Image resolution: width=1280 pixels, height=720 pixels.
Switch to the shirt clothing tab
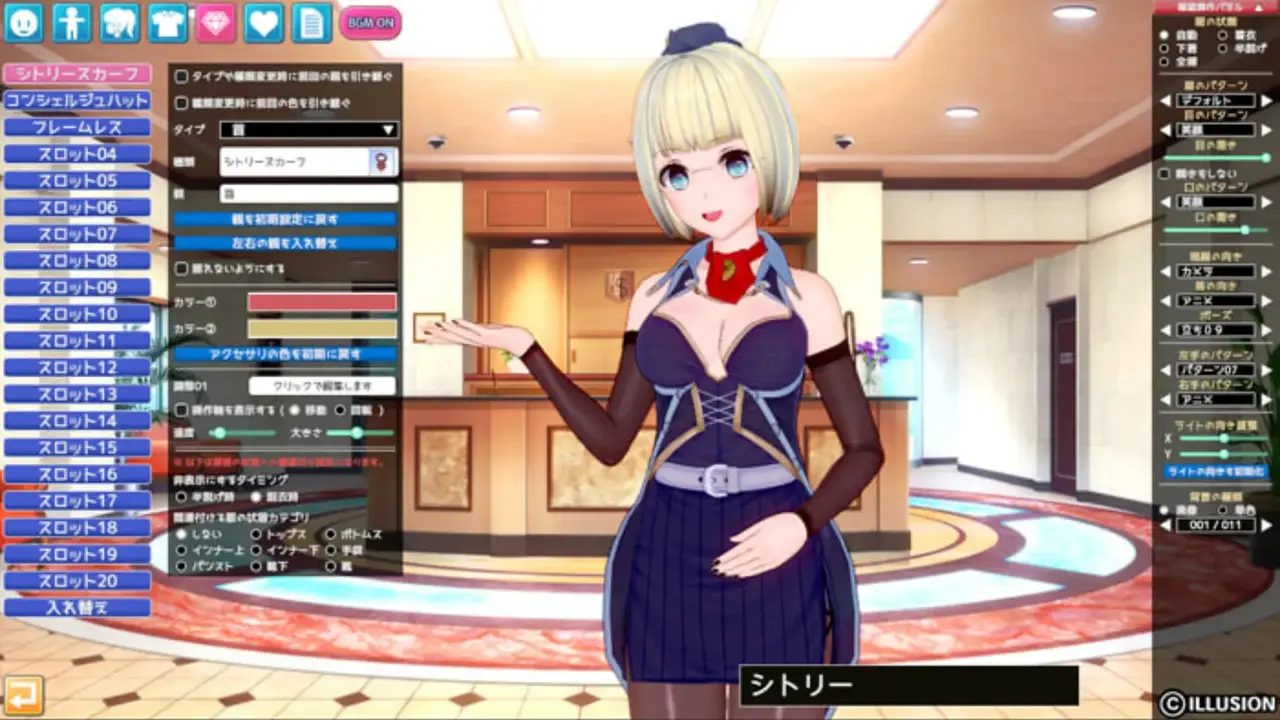[168, 22]
